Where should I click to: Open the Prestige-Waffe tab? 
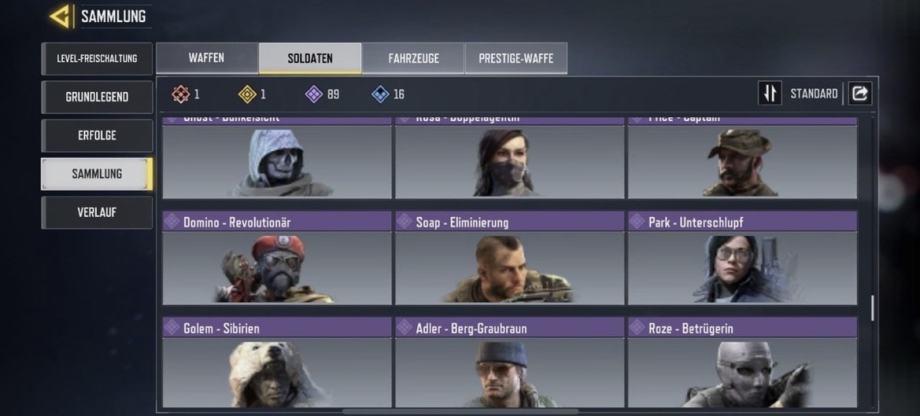click(x=516, y=58)
